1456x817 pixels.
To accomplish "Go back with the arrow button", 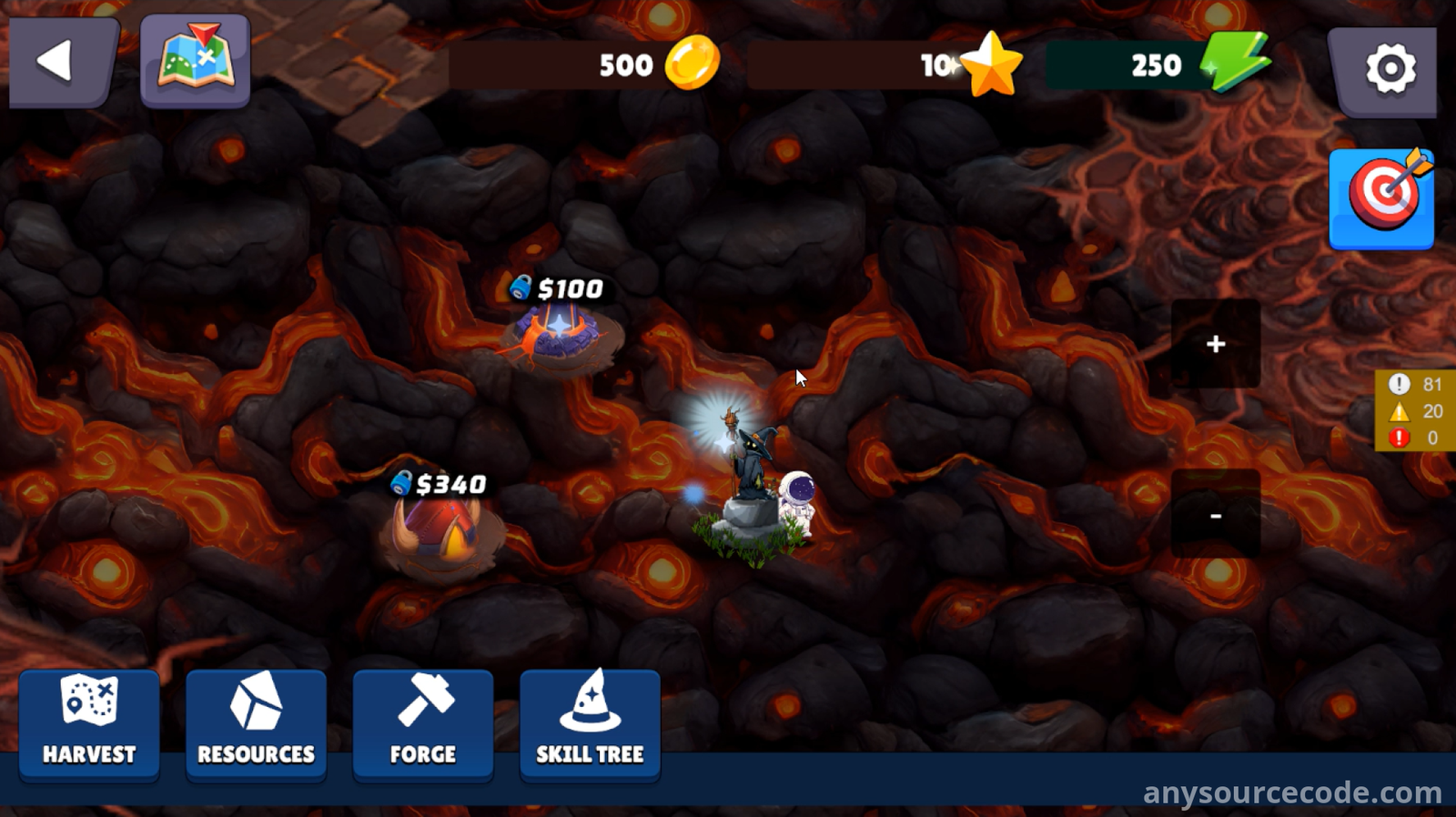I will [60, 63].
